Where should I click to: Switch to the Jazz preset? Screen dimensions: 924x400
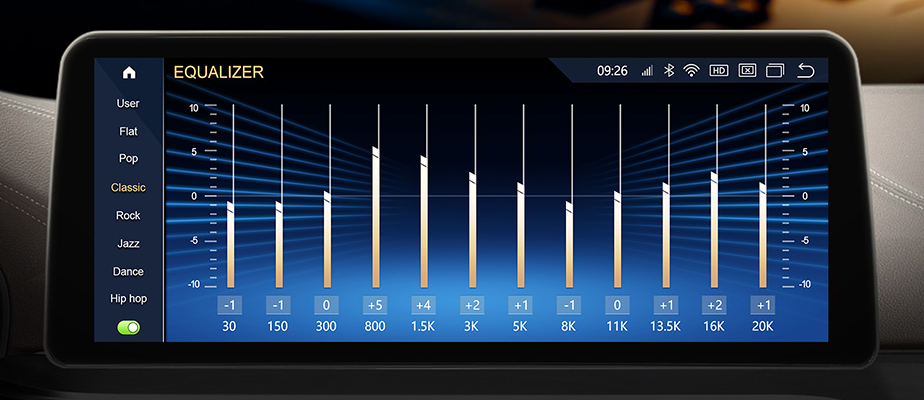pos(128,243)
